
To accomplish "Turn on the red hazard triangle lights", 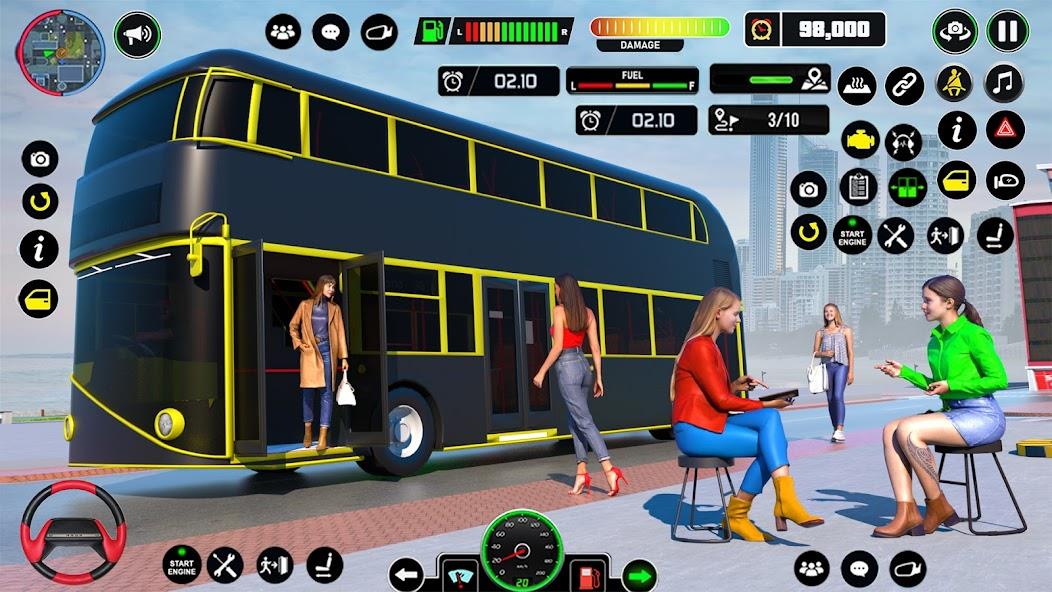I will [x=1005, y=130].
